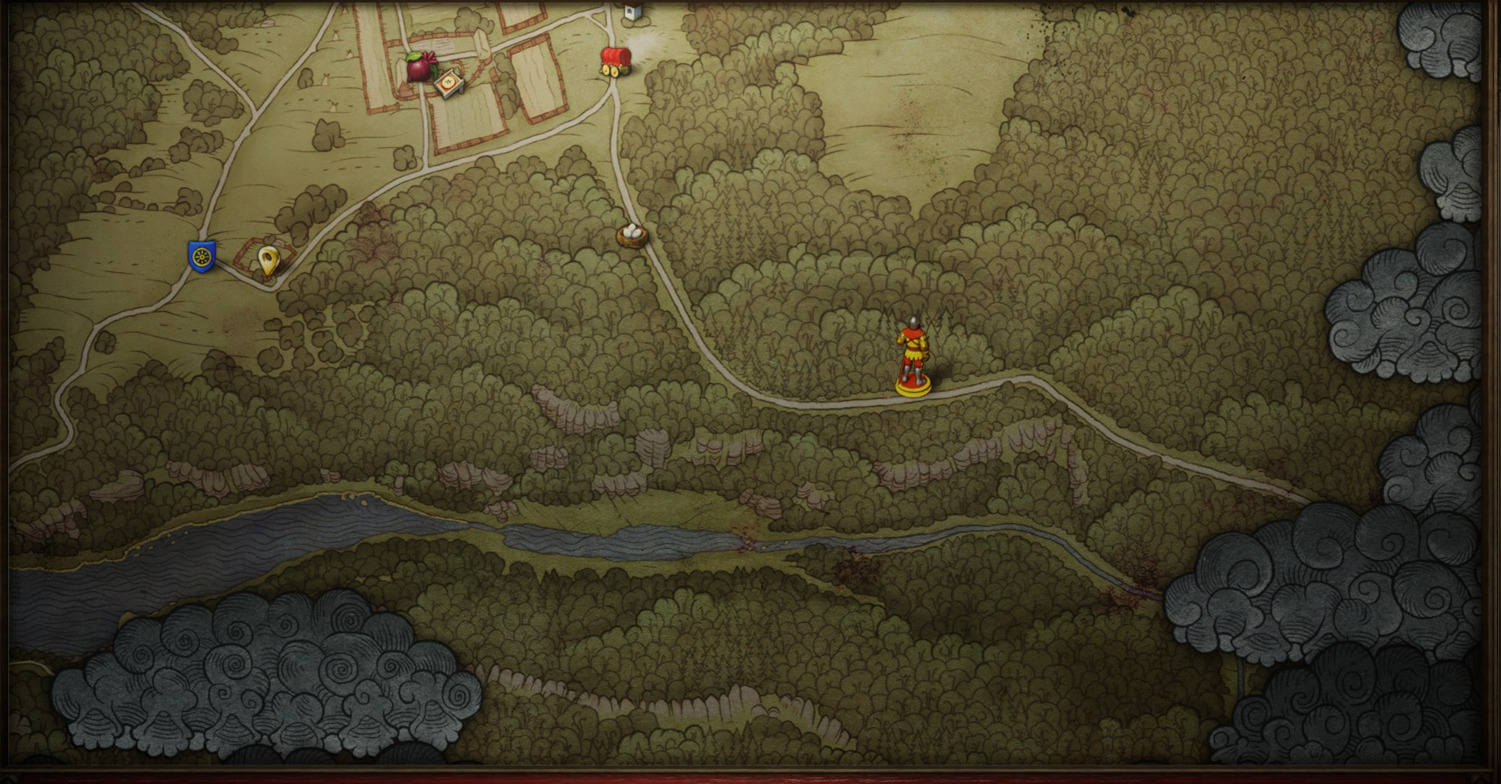1501x784 pixels.
Task: Select the bed marker beside the beet
Action: 449,82
